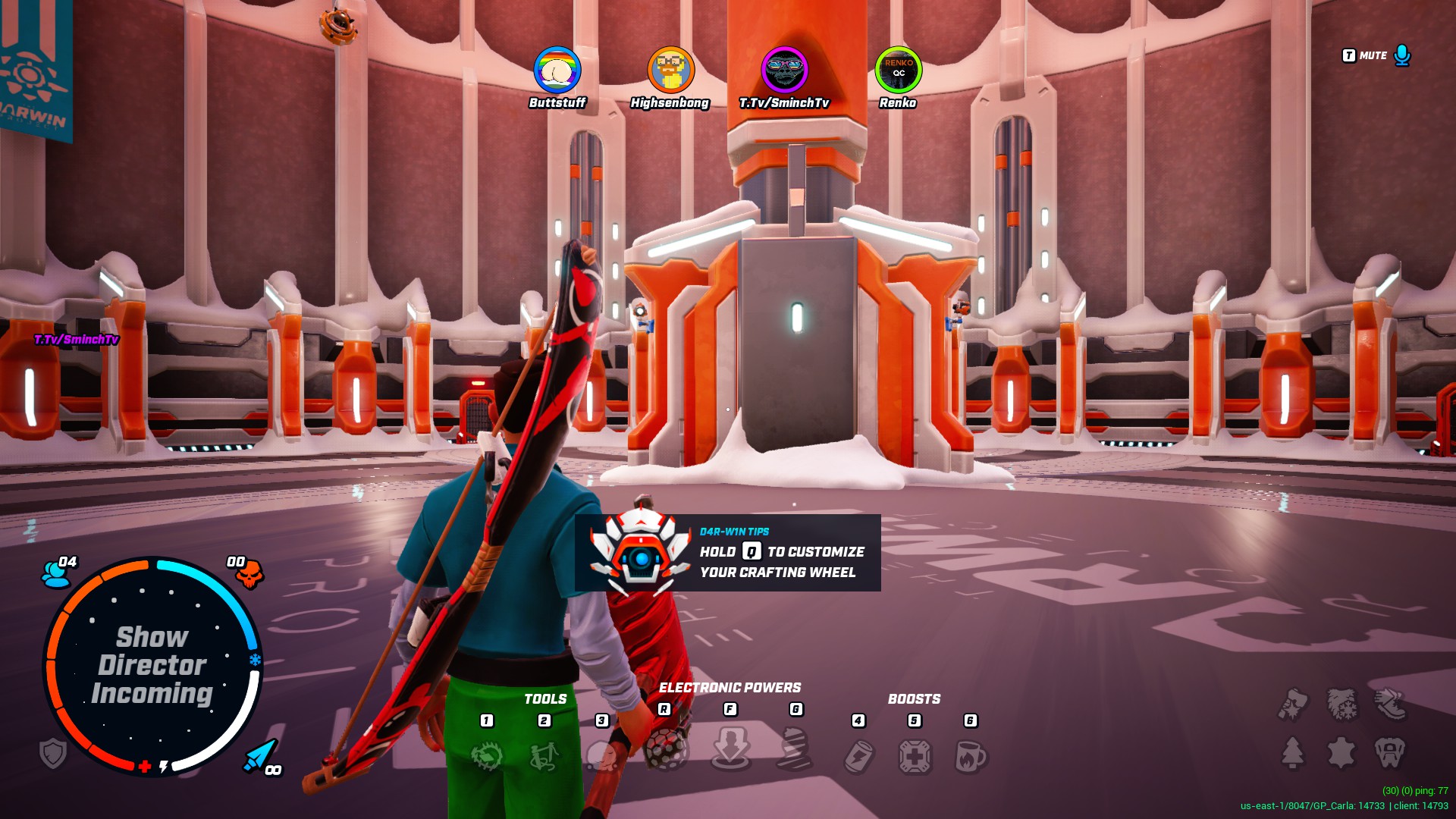Use the hot coffee mug boost
1456x819 pixels.
coord(971,755)
